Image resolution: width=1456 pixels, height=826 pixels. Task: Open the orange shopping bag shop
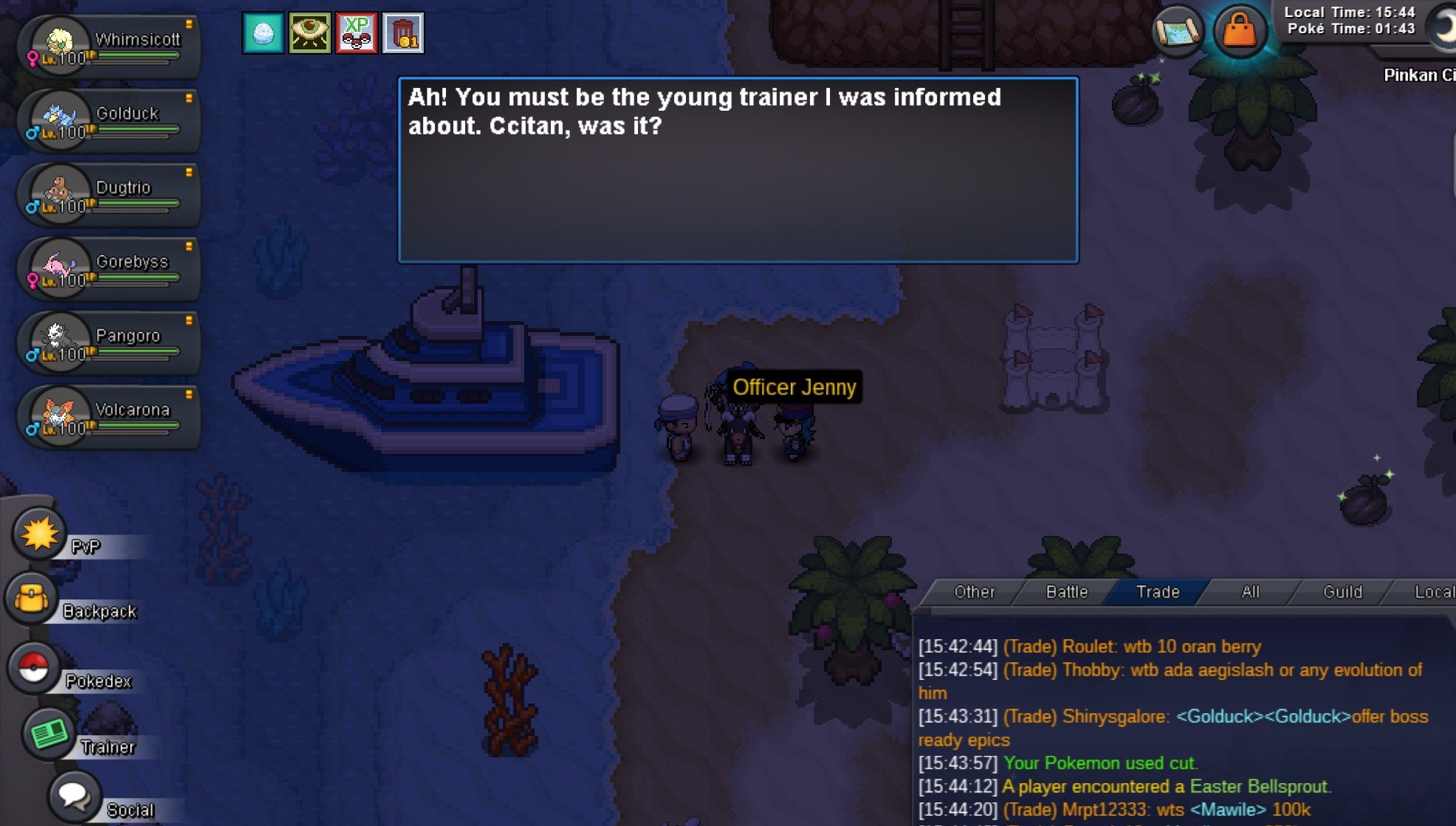[x=1240, y=32]
